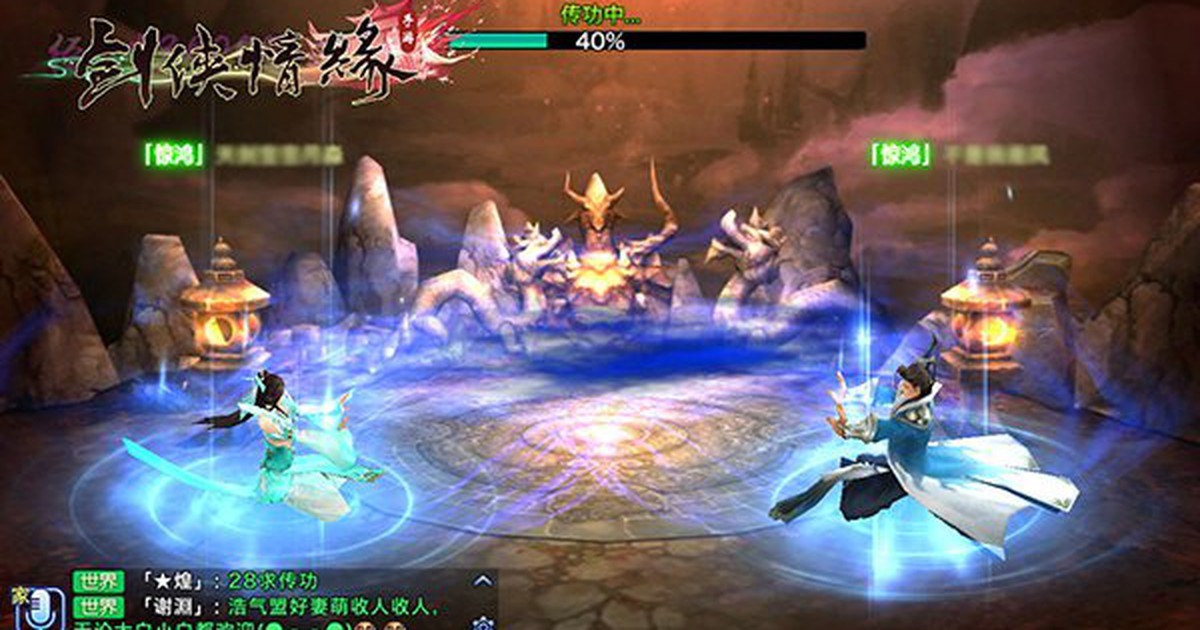Expand the chat box with the up arrow
The height and width of the screenshot is (630, 1200).
483,580
